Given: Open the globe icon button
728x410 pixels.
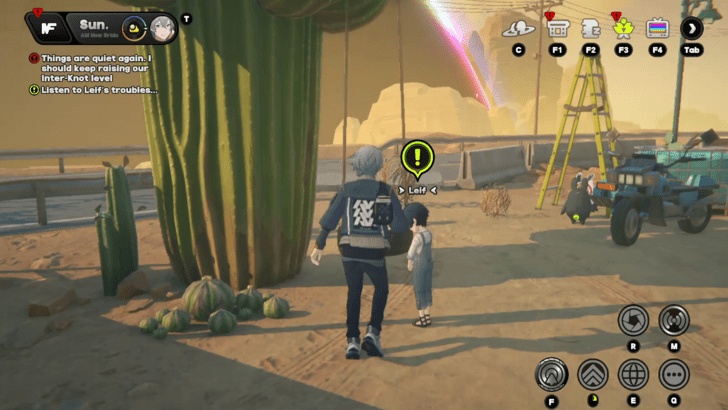Looking at the screenshot, I should click(633, 375).
